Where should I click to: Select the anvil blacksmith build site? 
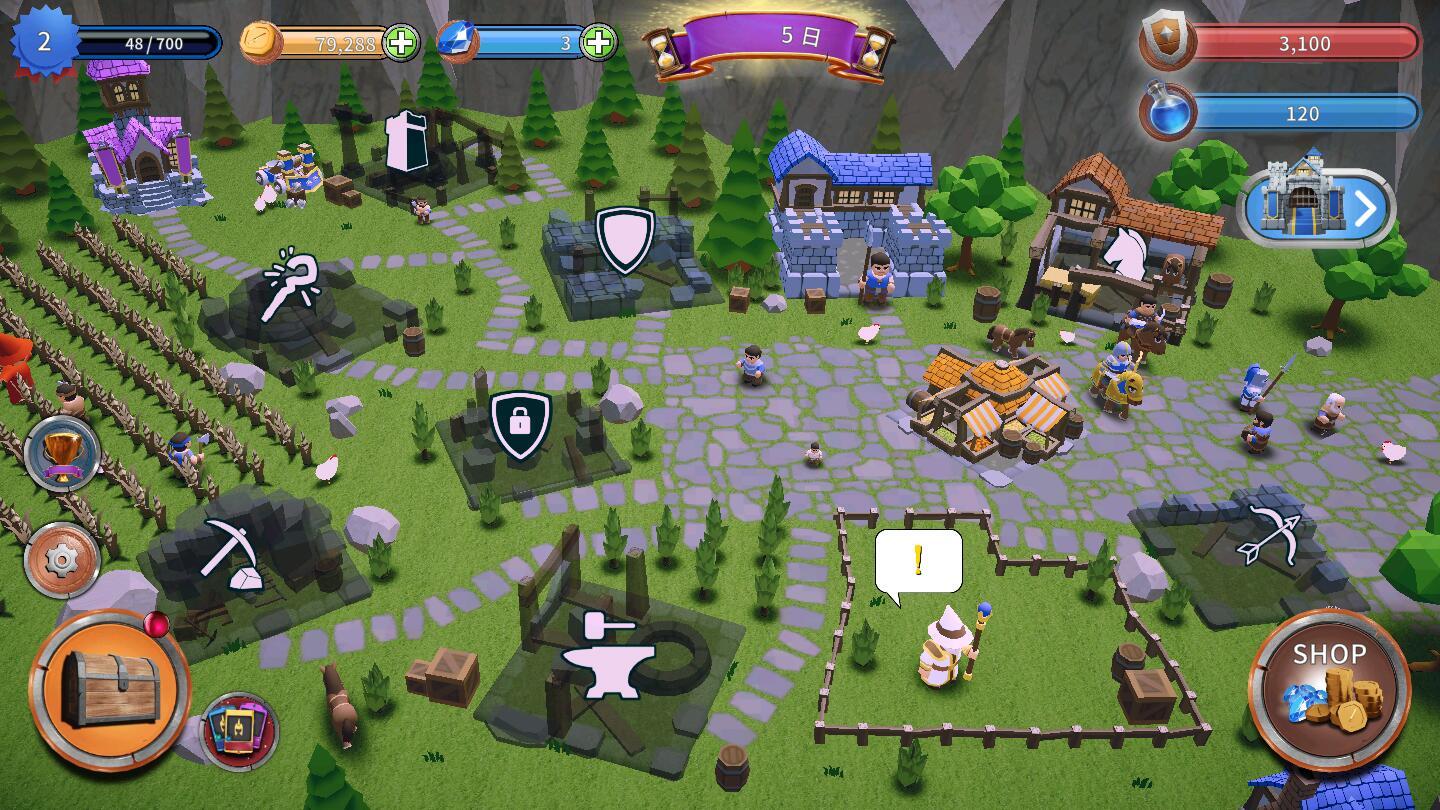608,655
